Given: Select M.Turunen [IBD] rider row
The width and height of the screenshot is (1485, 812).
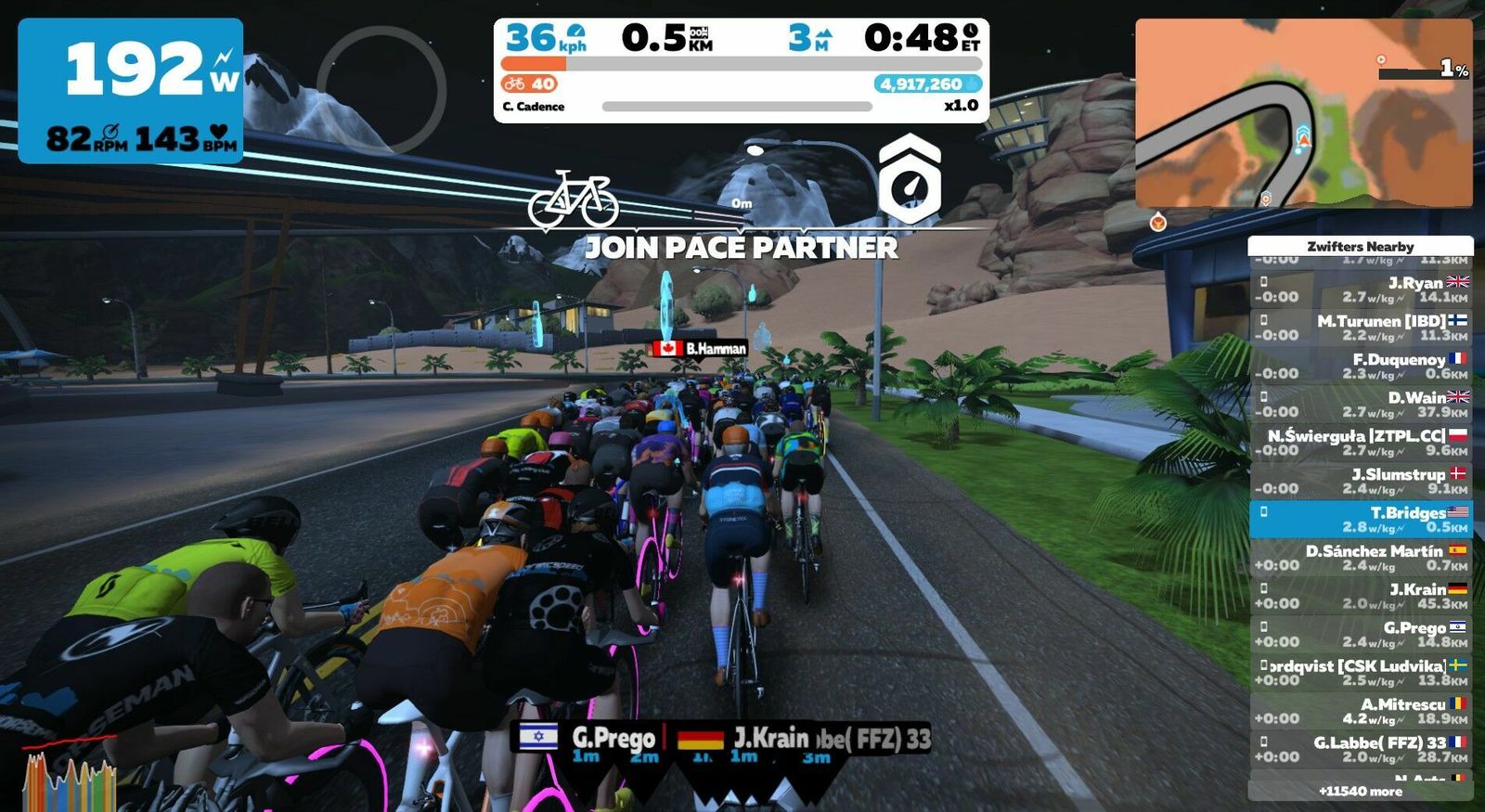Looking at the screenshot, I should tap(1361, 328).
